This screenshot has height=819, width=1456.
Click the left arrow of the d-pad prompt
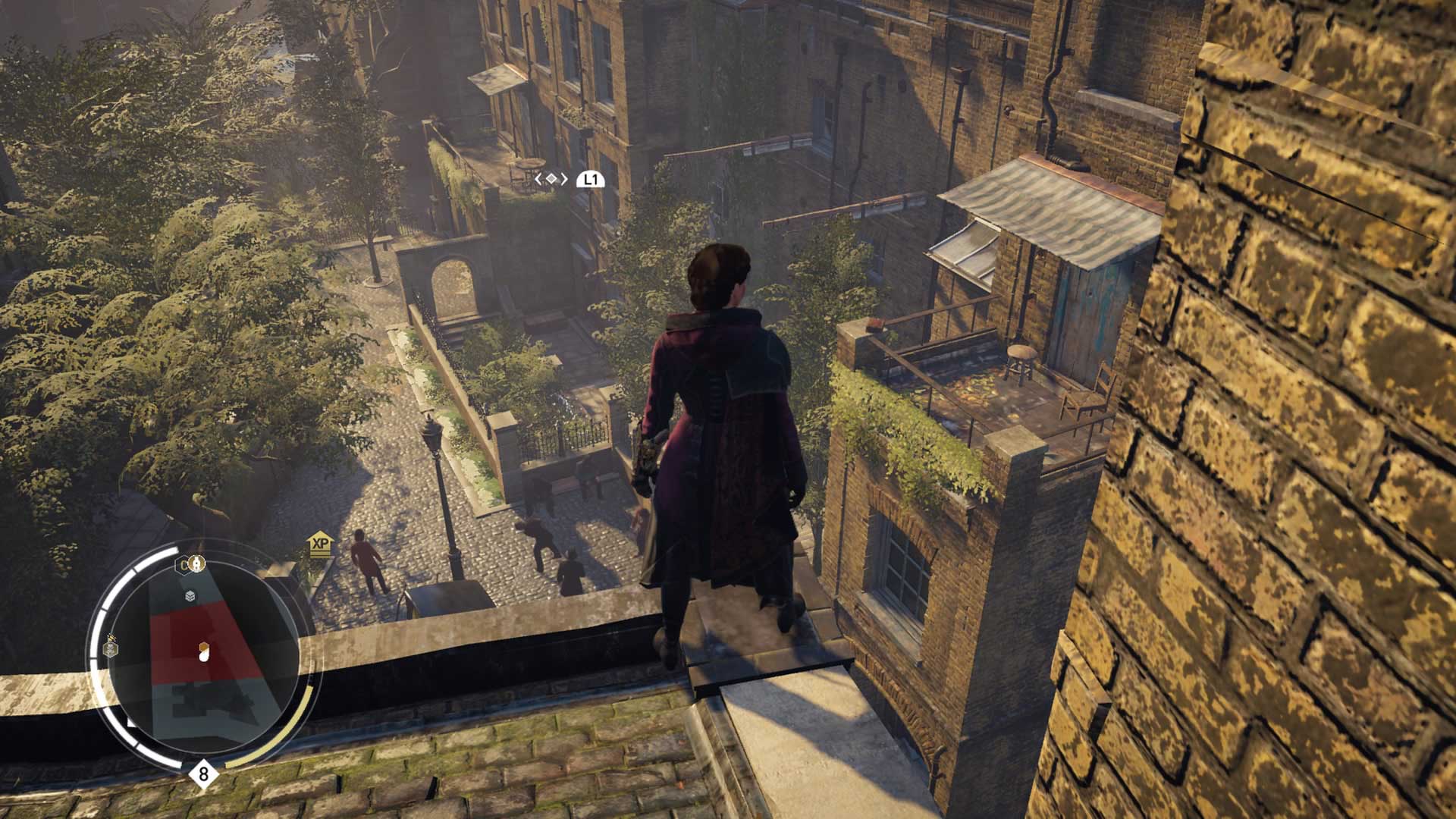(538, 179)
